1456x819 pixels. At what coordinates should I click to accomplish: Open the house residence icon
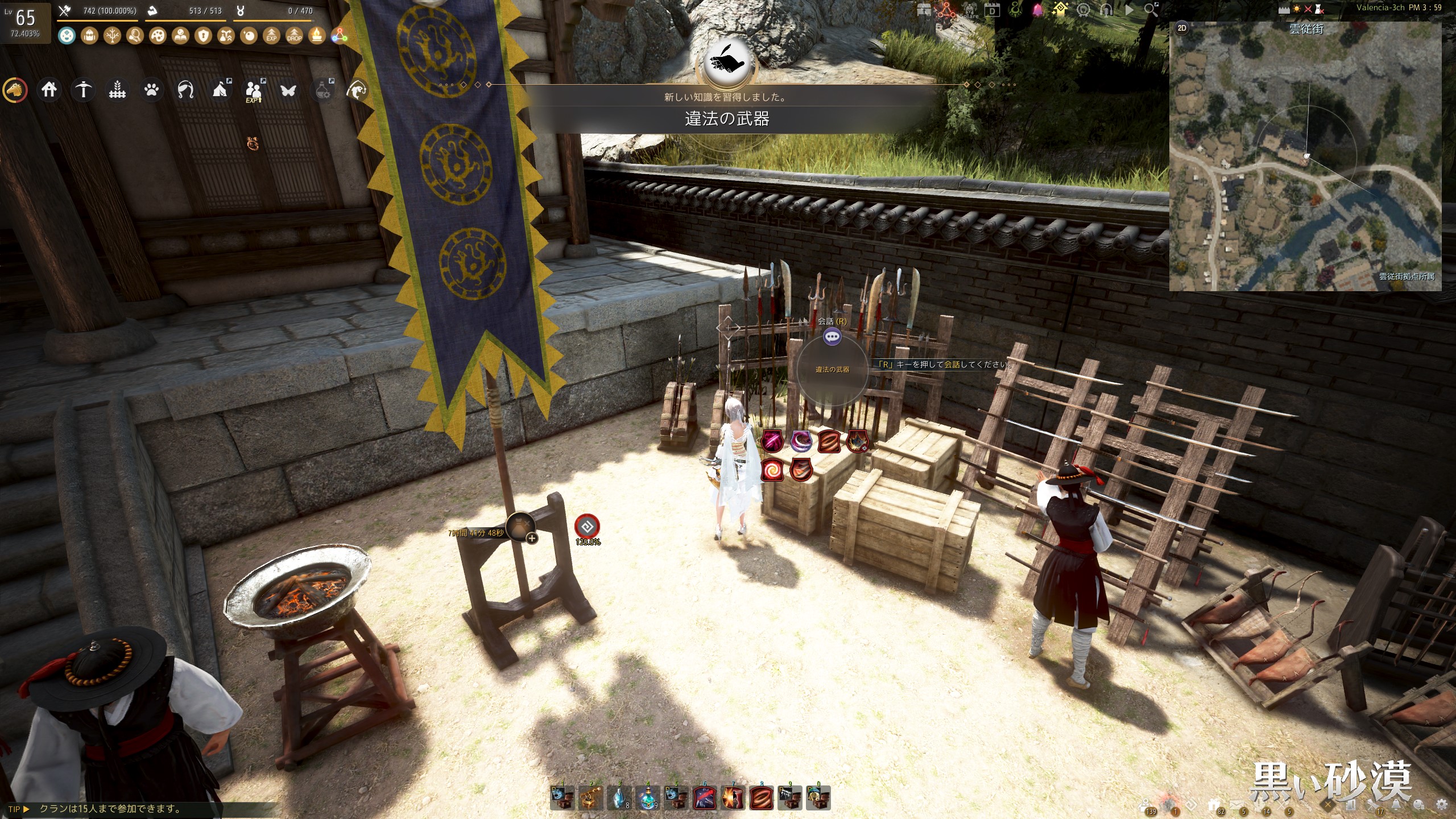tap(49, 90)
